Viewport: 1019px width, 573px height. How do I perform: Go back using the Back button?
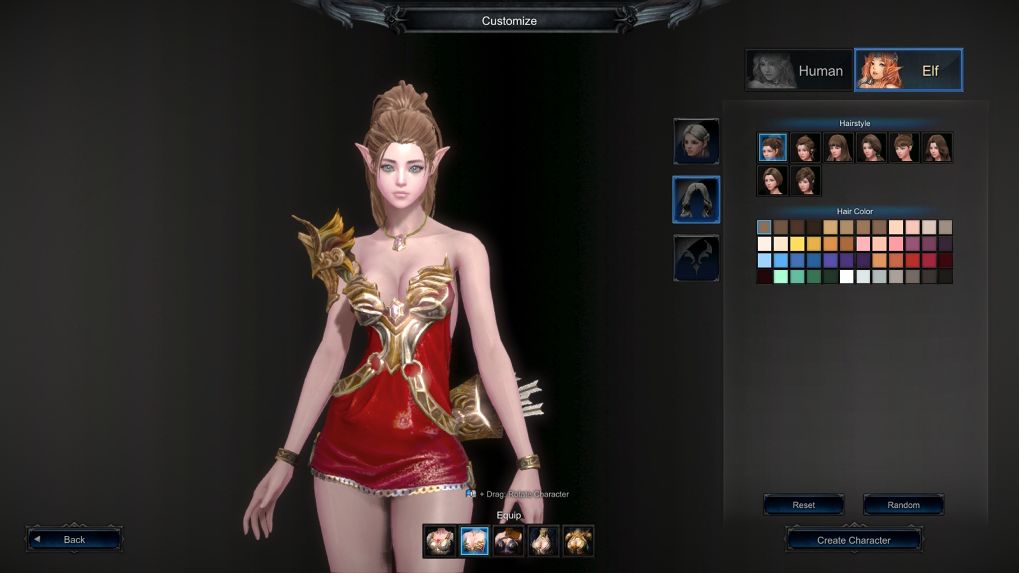click(x=75, y=539)
